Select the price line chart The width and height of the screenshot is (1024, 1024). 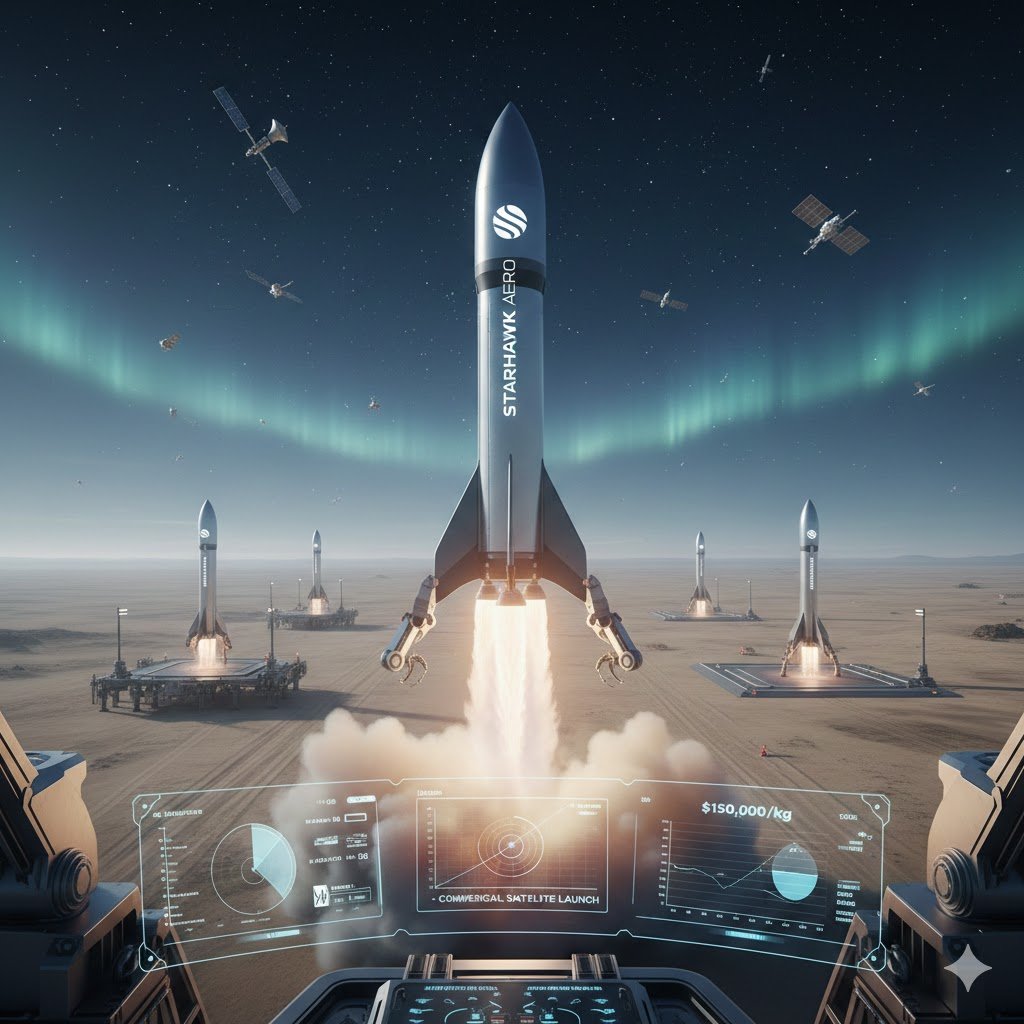(720, 868)
